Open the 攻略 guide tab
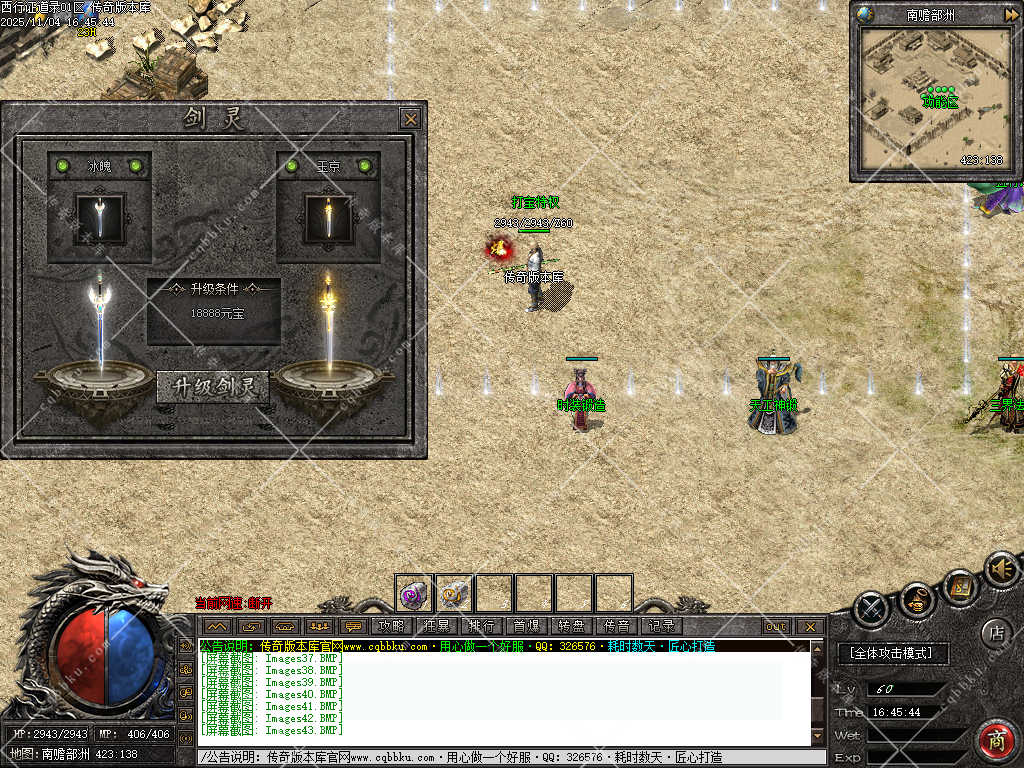1024x768 pixels. tap(390, 626)
